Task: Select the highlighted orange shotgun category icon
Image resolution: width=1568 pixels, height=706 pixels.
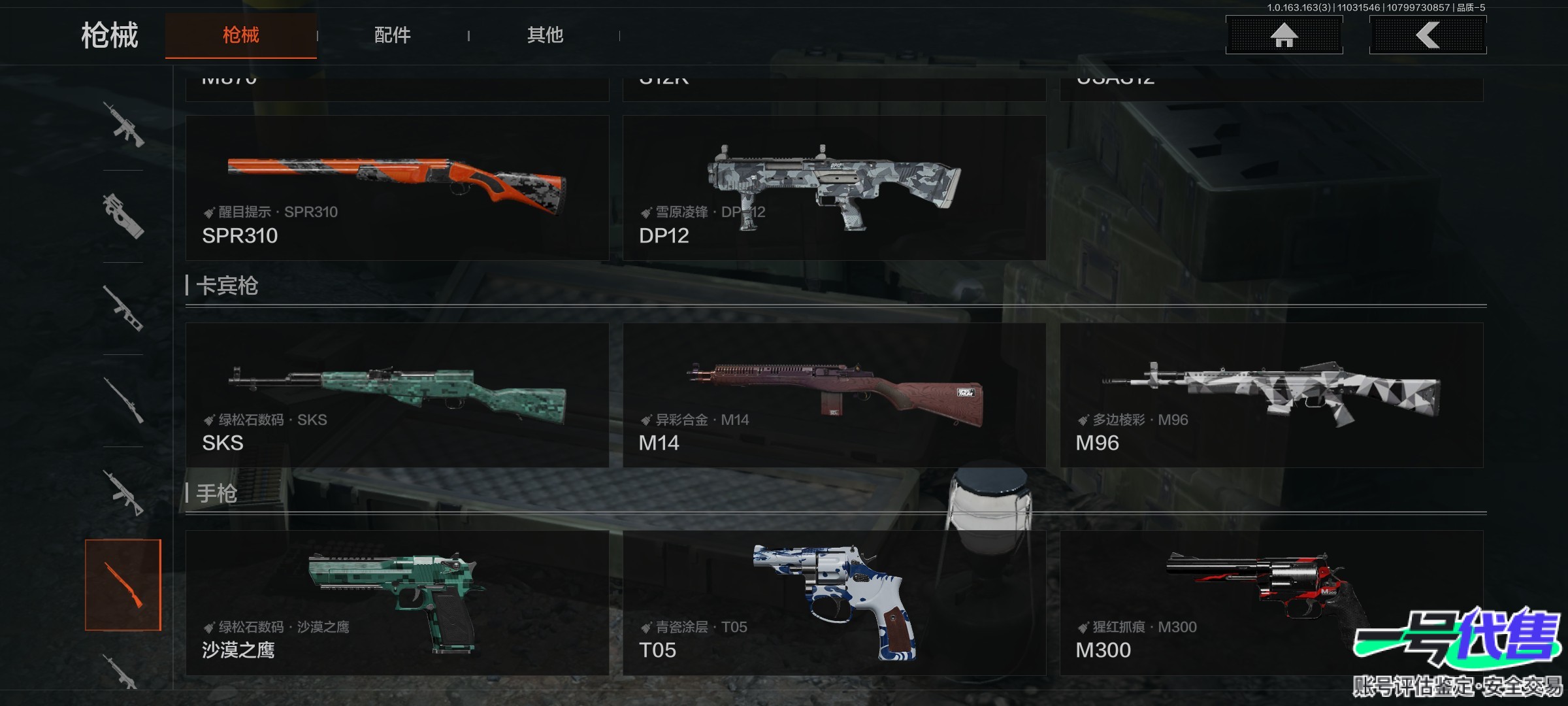Action: pyautogui.click(x=123, y=585)
